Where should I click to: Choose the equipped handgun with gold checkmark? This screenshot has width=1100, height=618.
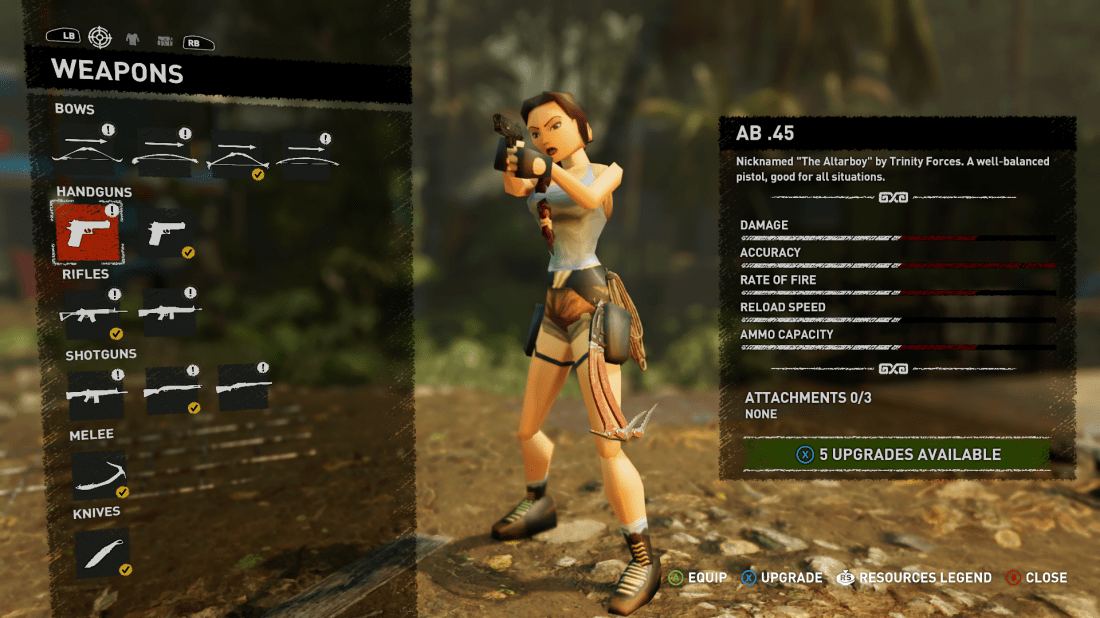[x=164, y=233]
